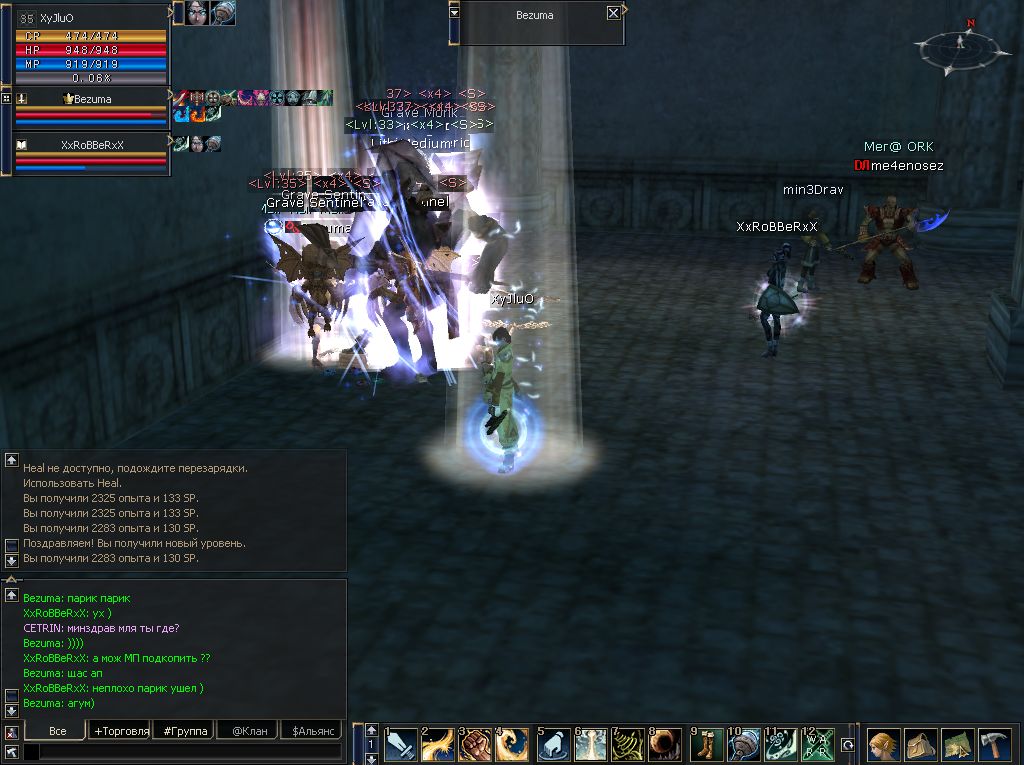This screenshot has height=765, width=1024.
Task: Open the hammer icon system menu
Action: click(994, 746)
